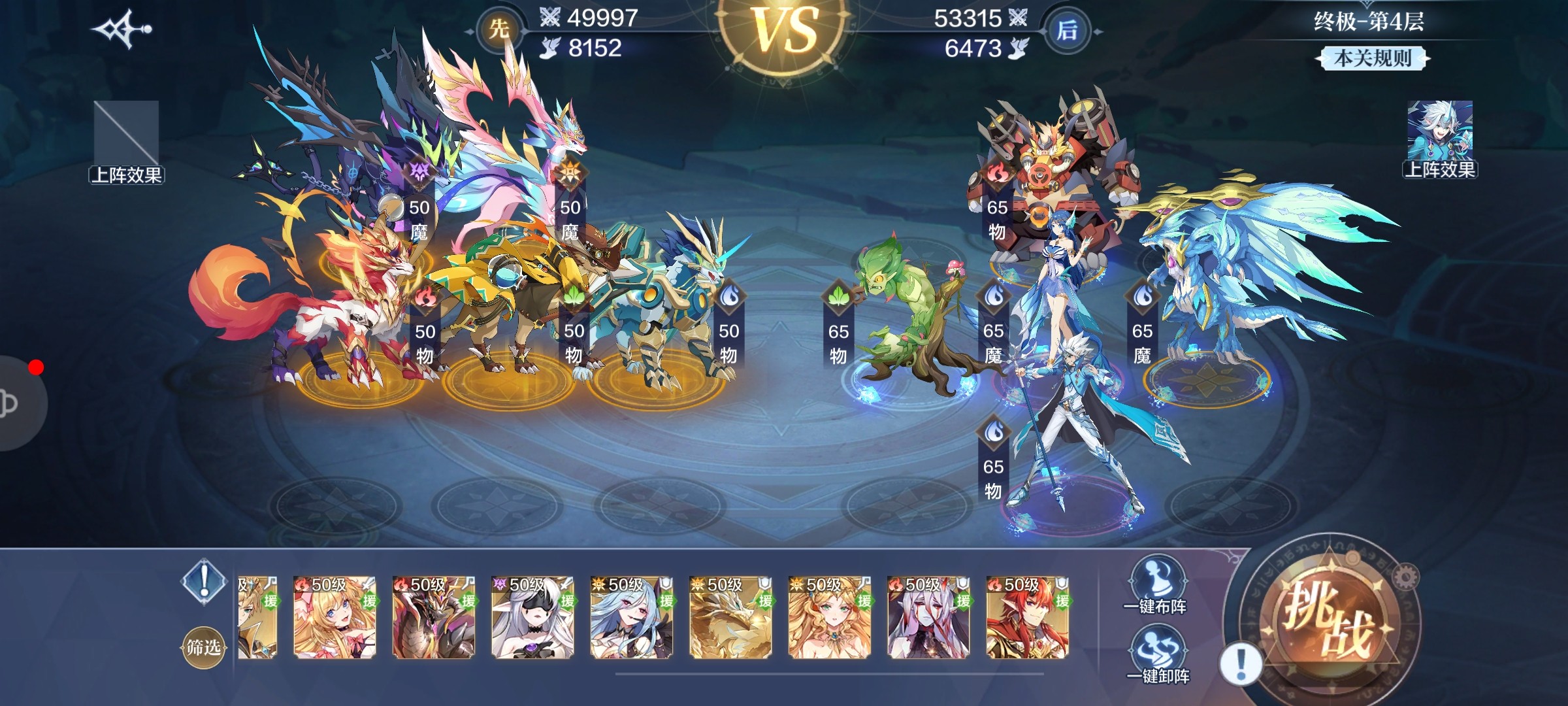Choose the curly blonde goddess hero card

click(830, 618)
